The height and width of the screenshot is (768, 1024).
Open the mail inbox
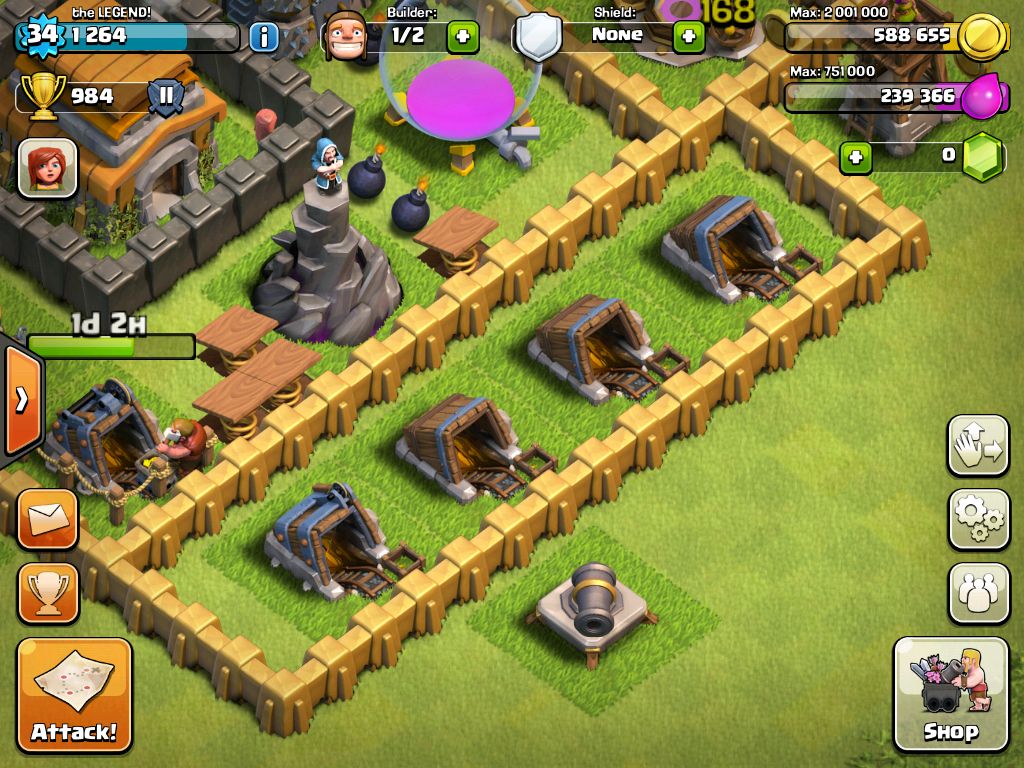[x=47, y=519]
